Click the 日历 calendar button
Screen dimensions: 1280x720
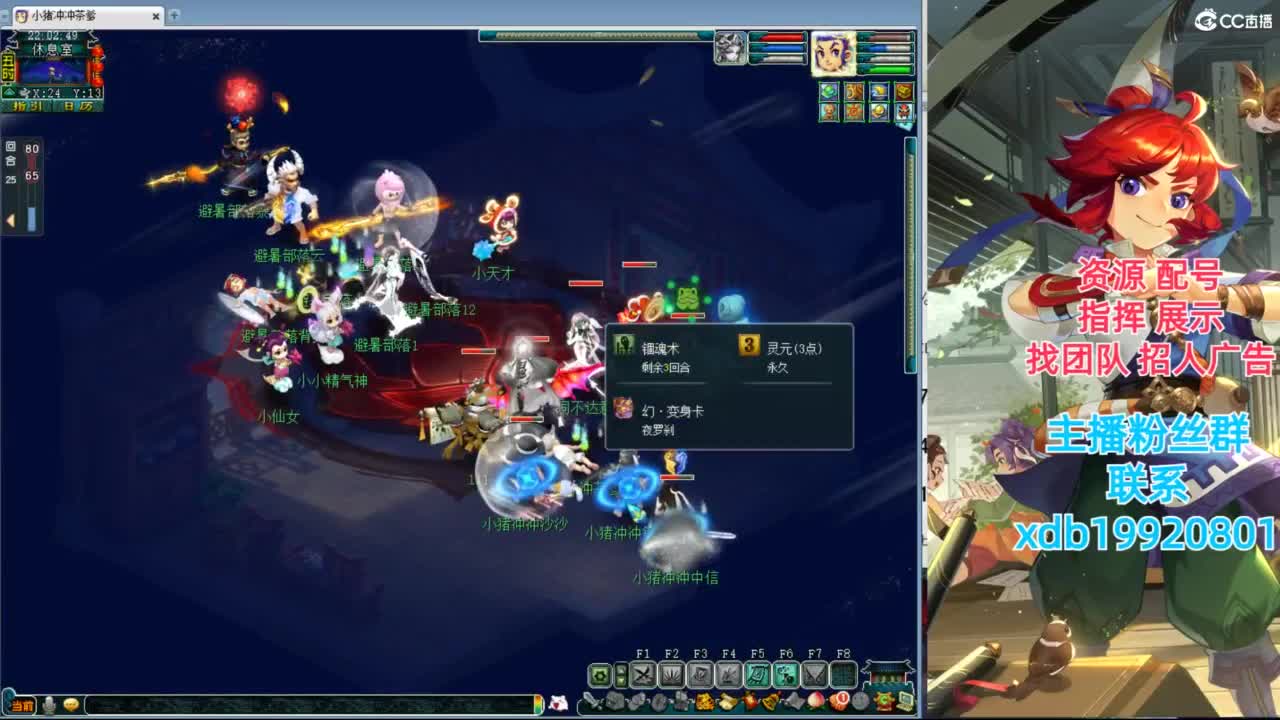tap(80, 106)
